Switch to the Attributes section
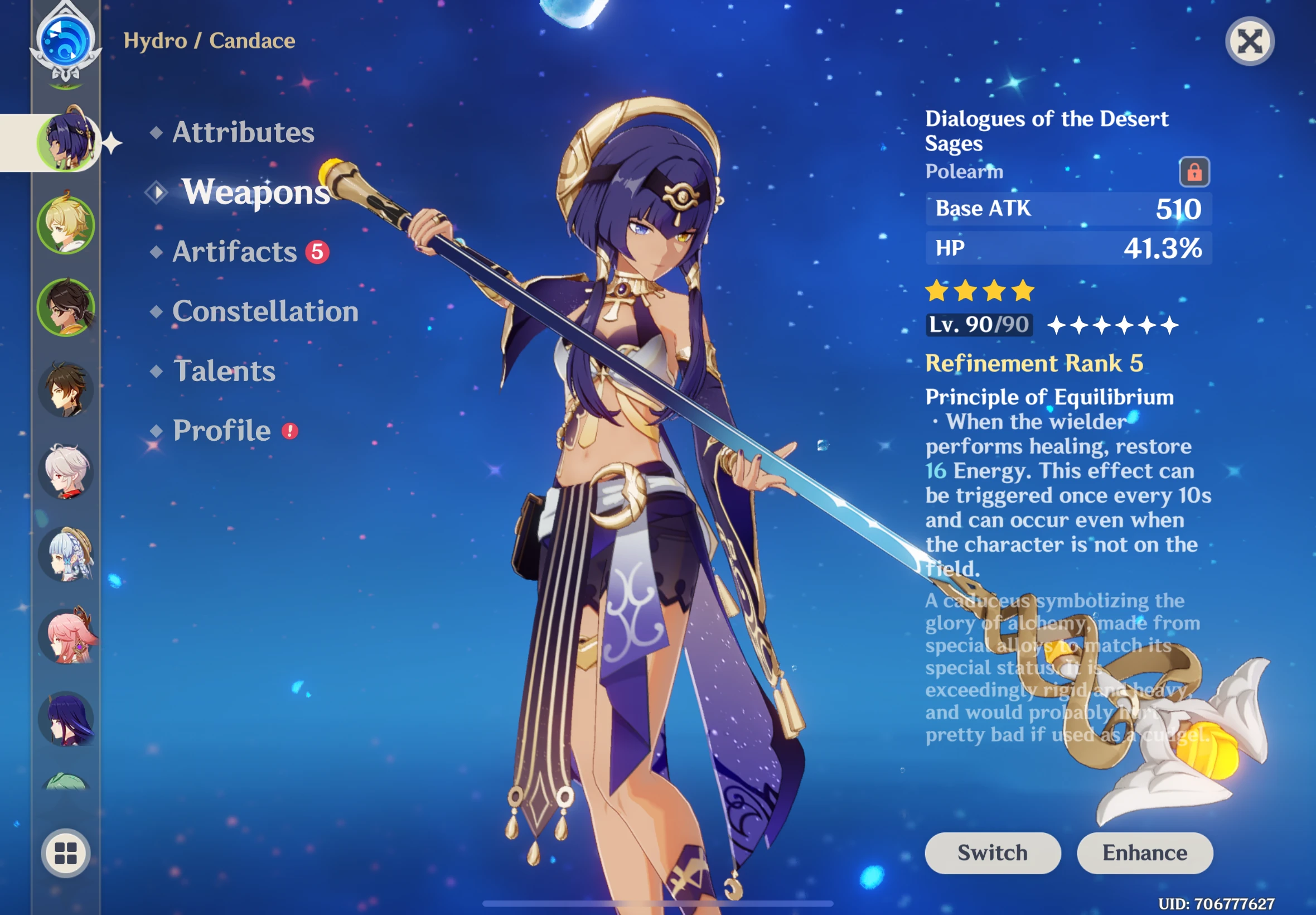This screenshot has width=1316, height=915. (243, 132)
